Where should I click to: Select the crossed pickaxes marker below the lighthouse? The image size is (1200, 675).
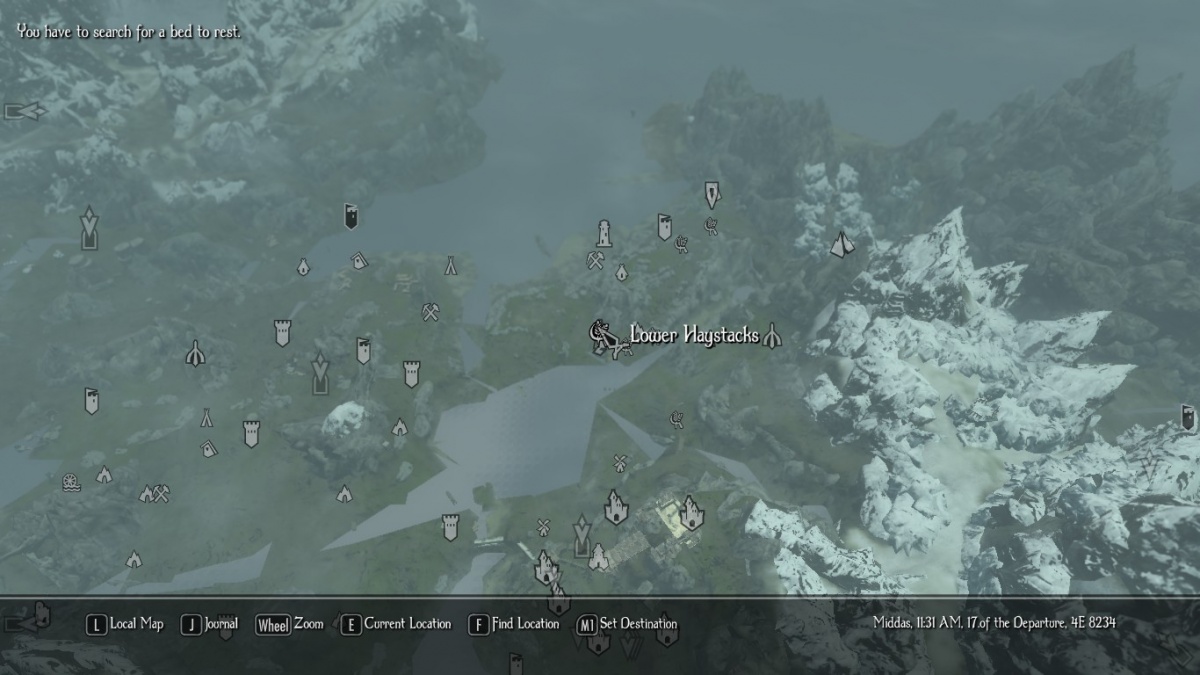[x=595, y=261]
